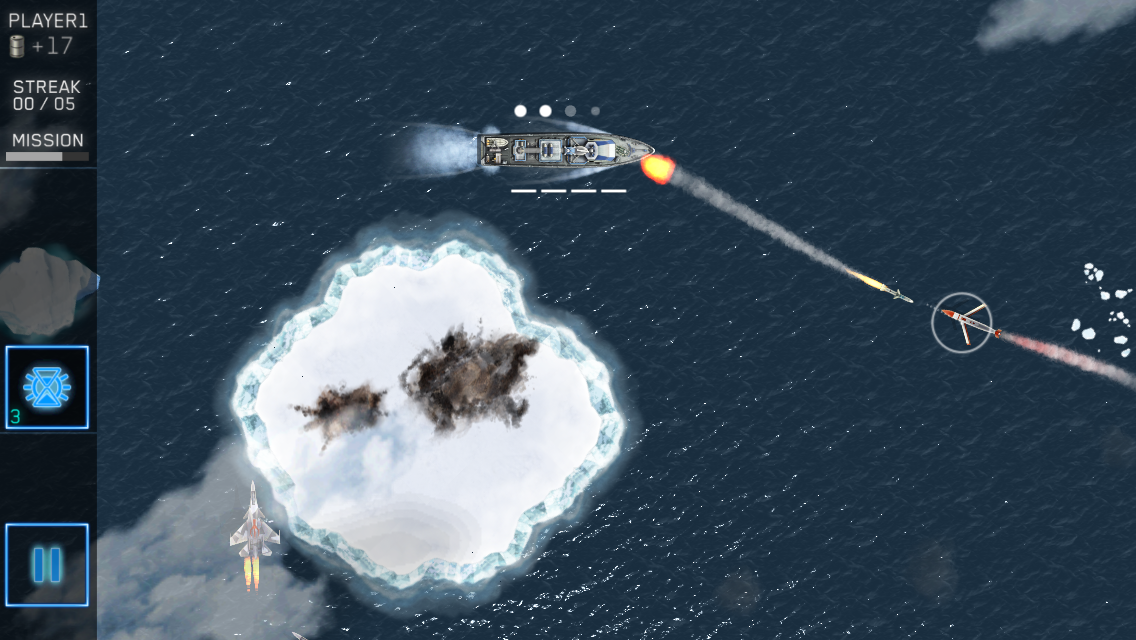Viewport: 1136px width, 640px height.
Task: Pause the game with the pause button
Action: [x=47, y=565]
